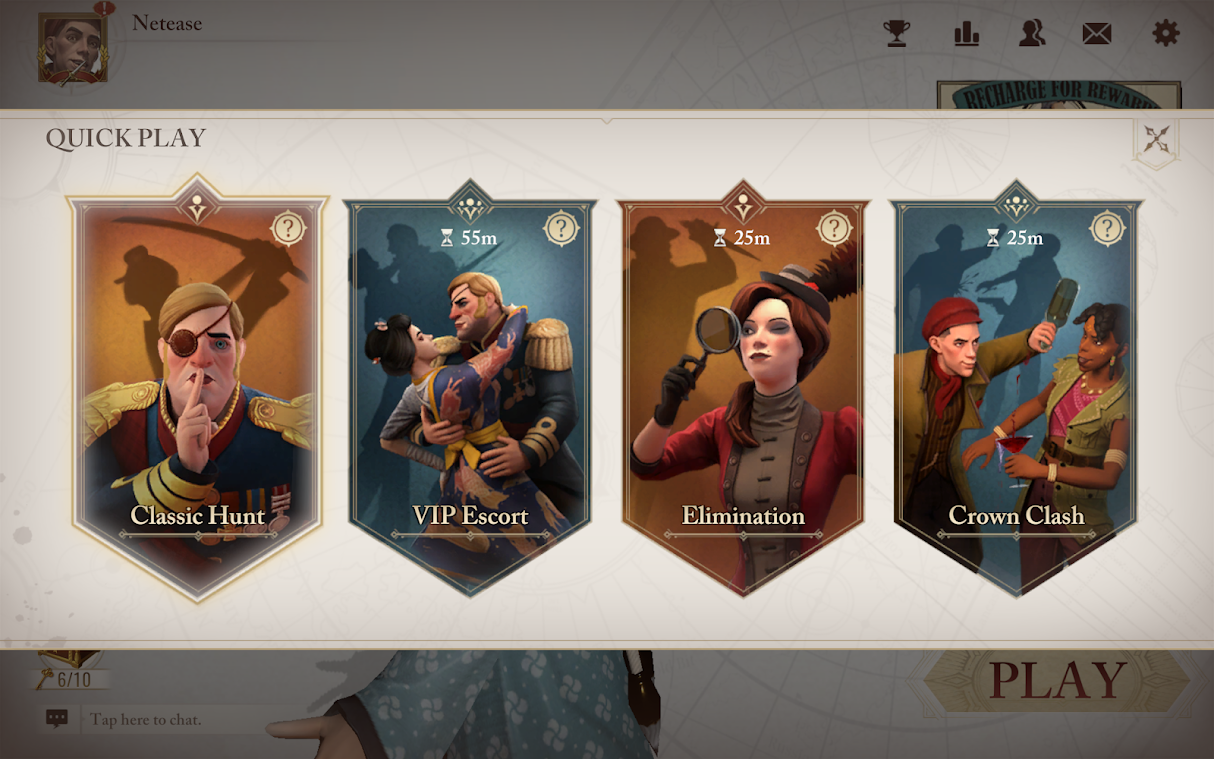Open the mail inbox
Viewport: 1214px width, 759px height.
(1097, 34)
